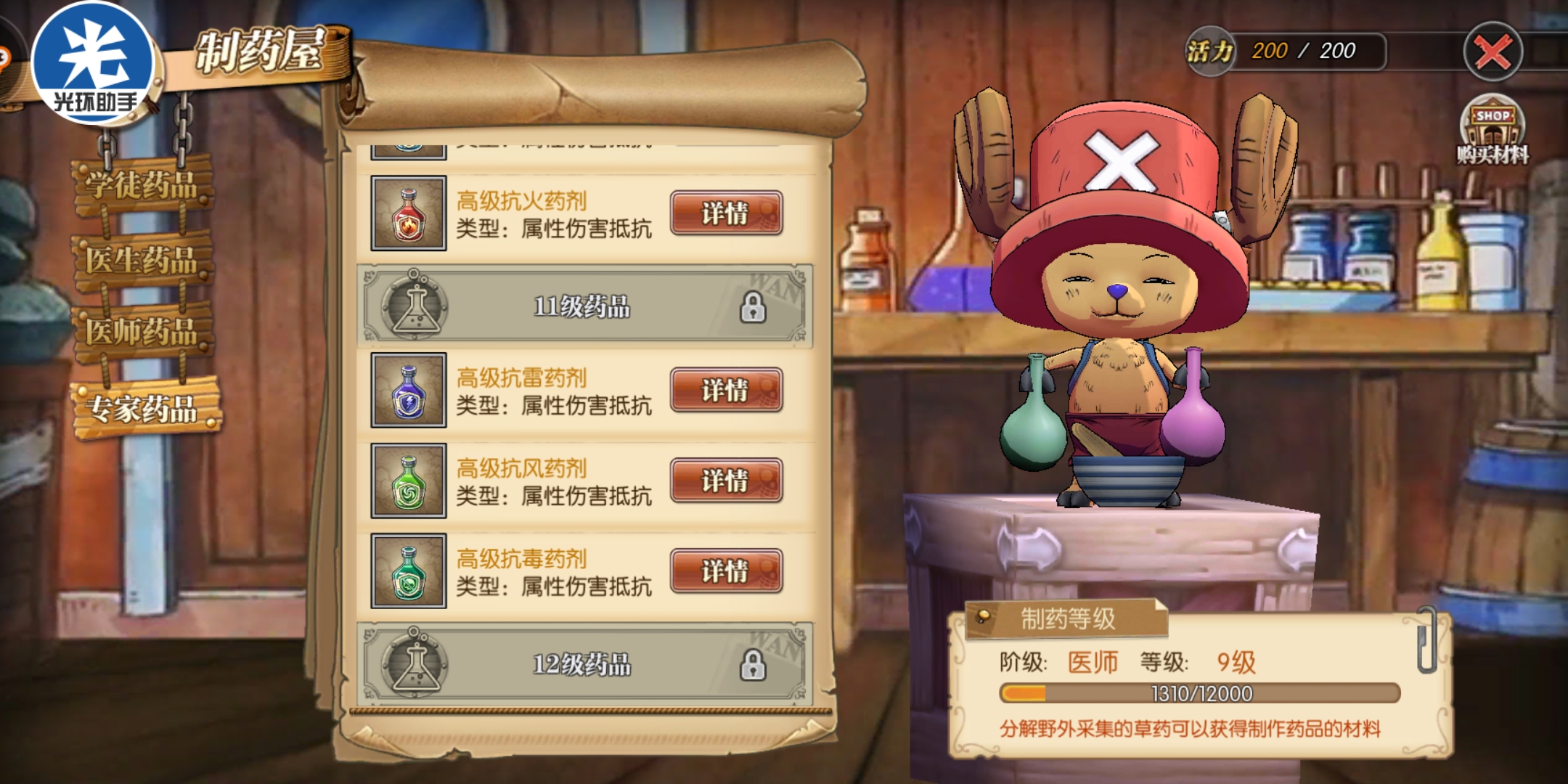Tap the 光环助手 assistant icon

pos(92,62)
